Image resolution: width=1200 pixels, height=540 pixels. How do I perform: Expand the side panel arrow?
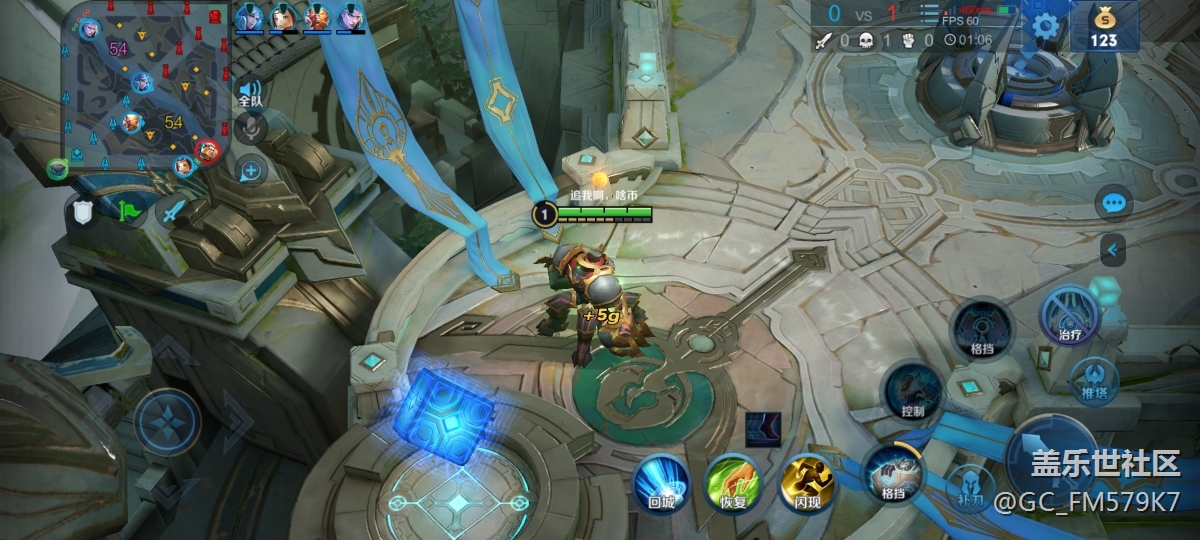pyautogui.click(x=1112, y=249)
